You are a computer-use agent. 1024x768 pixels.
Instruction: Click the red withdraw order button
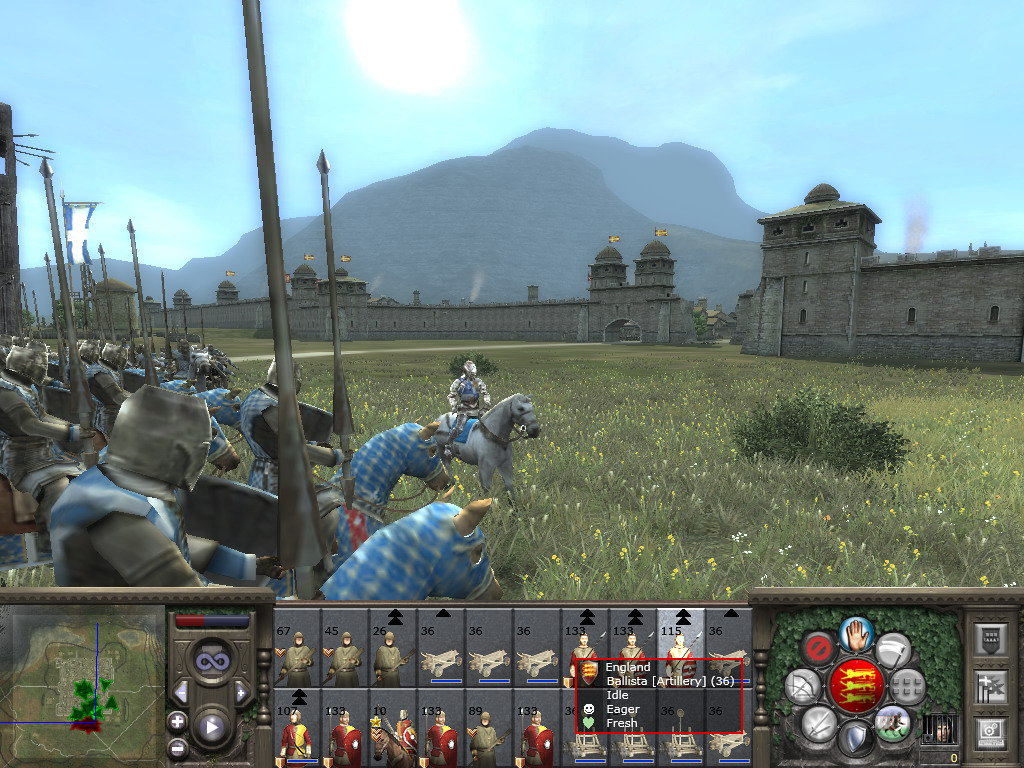[x=818, y=650]
